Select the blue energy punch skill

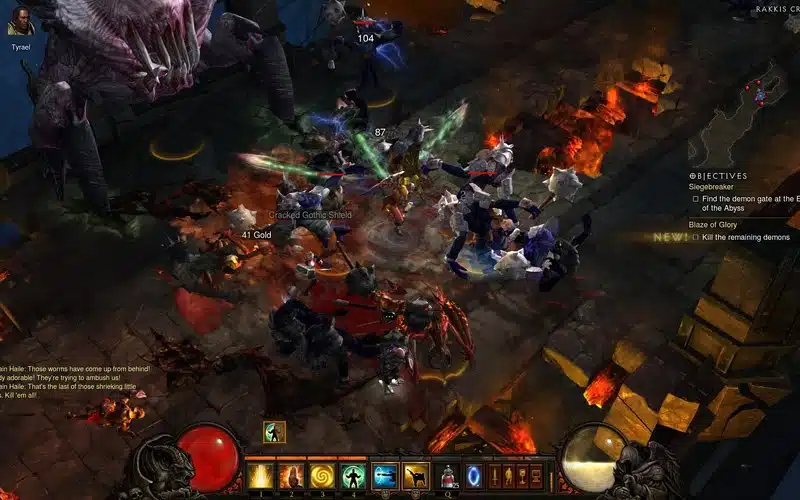(x=384, y=475)
